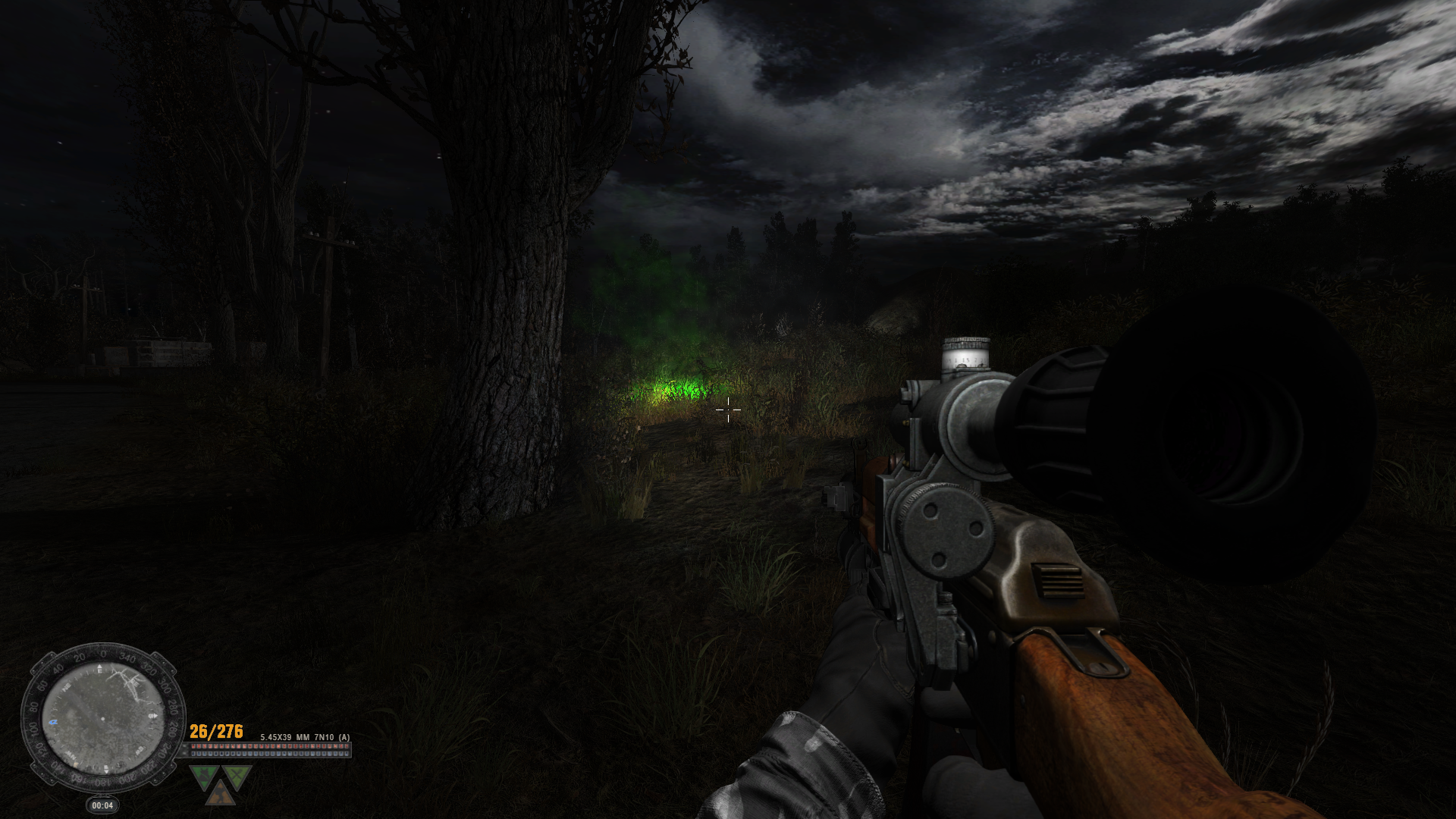Click the green crossed-utensils hunger icon
The width and height of the screenshot is (1456, 819).
click(237, 775)
